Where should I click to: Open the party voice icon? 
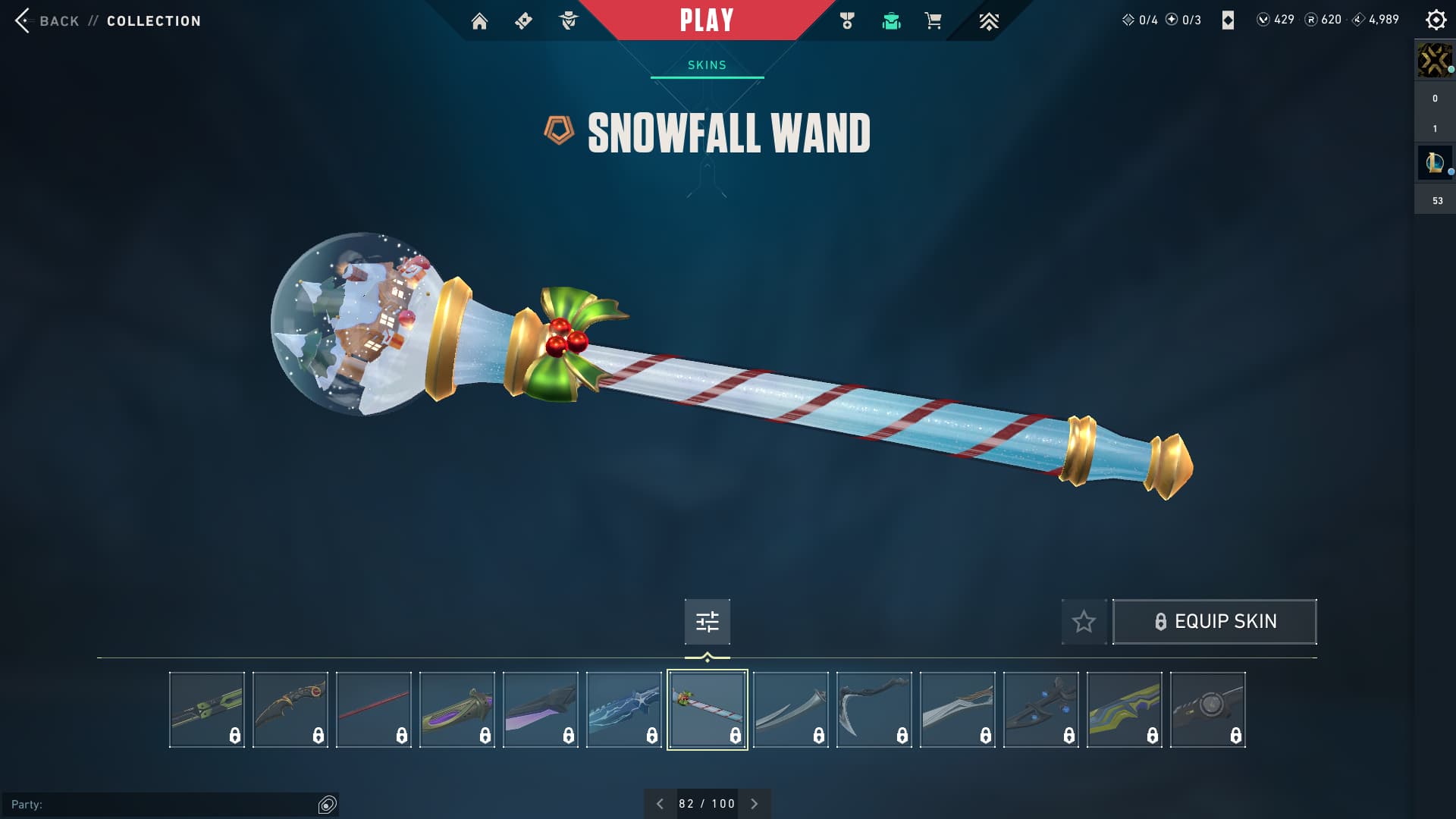pyautogui.click(x=327, y=805)
